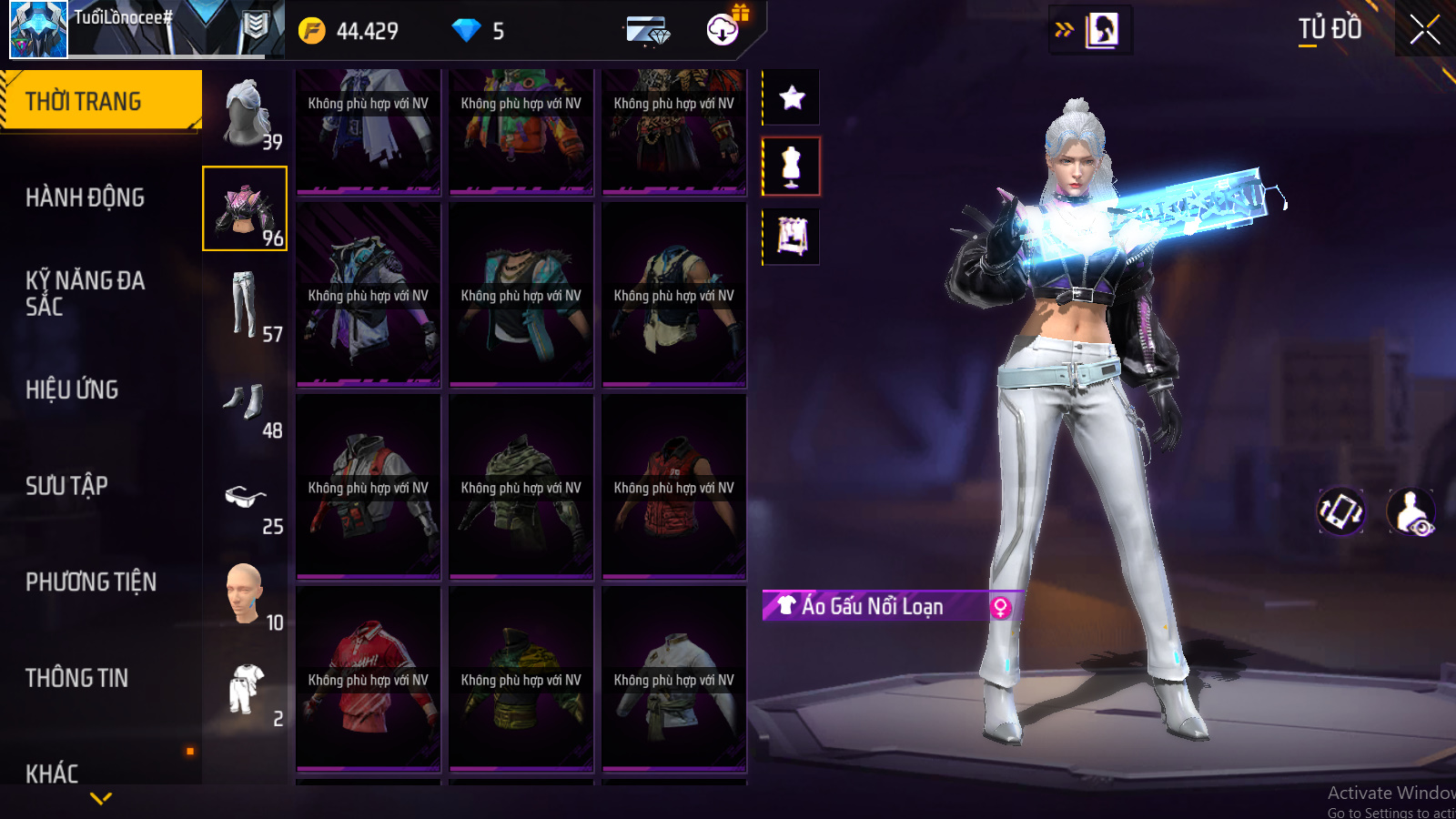Image resolution: width=1456 pixels, height=819 pixels.
Task: Go to KỸ NĂNG ĐA SẮC
Action: [x=85, y=293]
